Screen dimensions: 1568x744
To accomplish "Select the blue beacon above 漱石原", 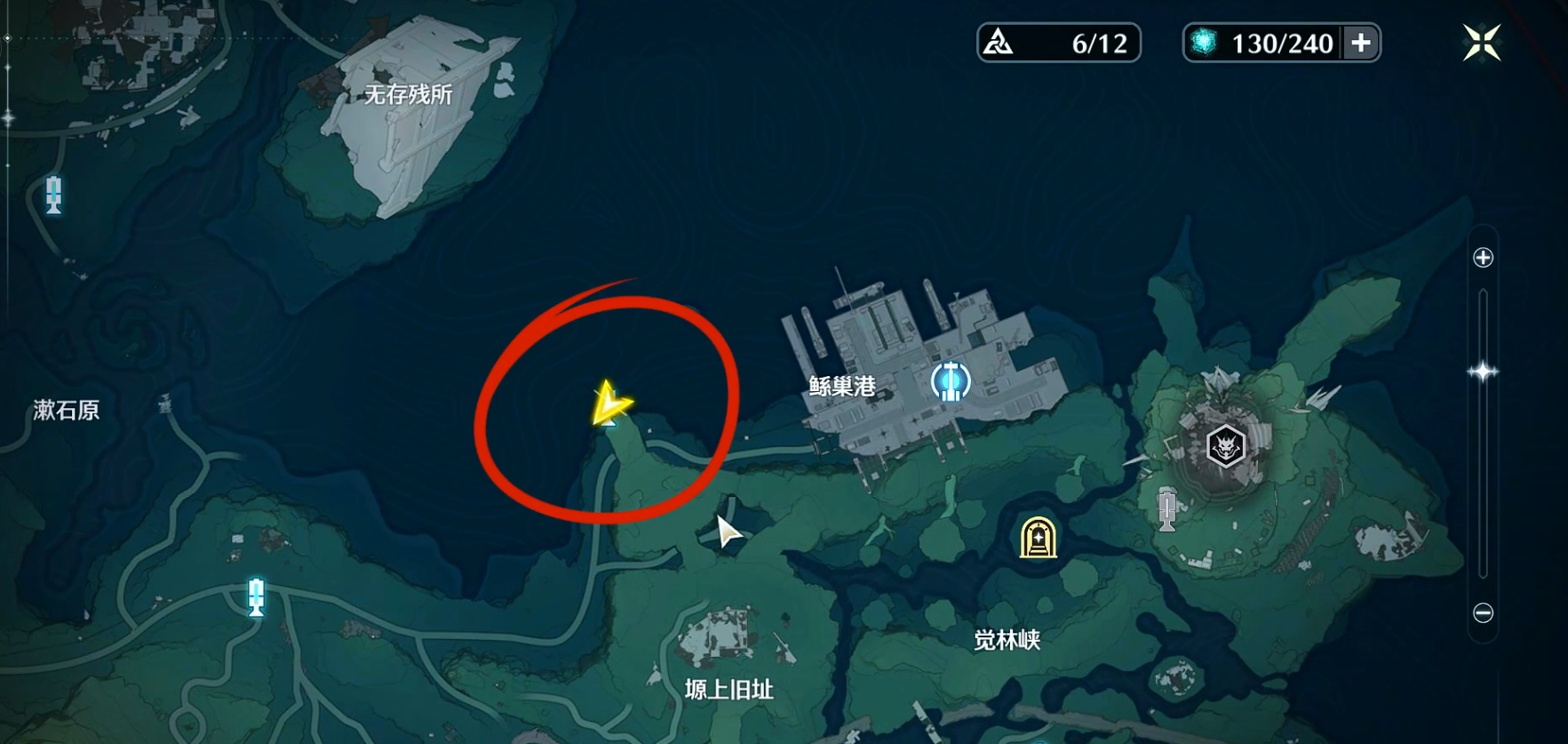I will (54, 195).
